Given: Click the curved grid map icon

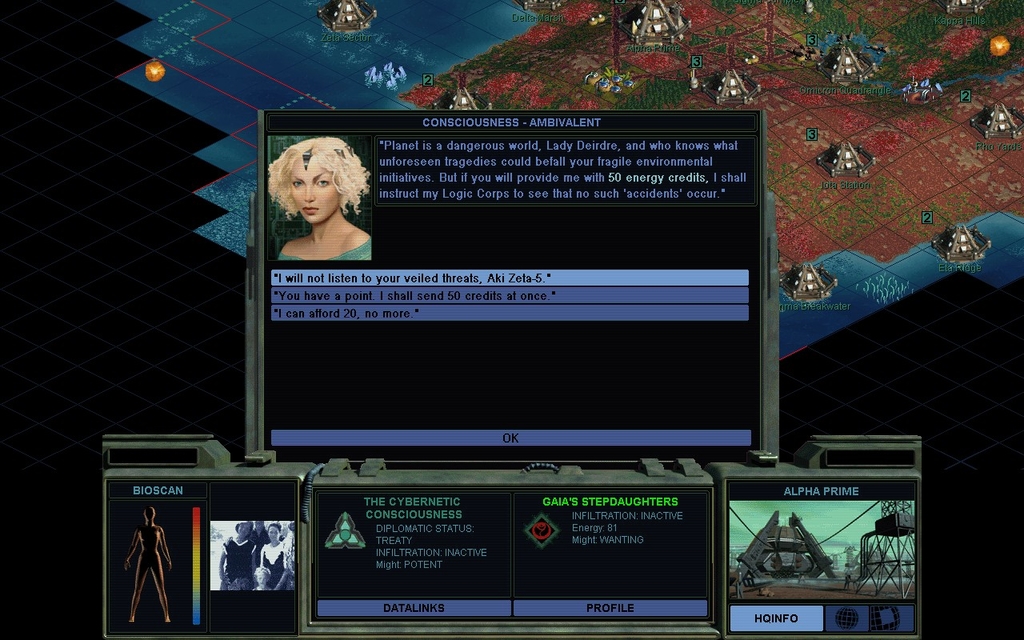Looking at the screenshot, I should [884, 618].
